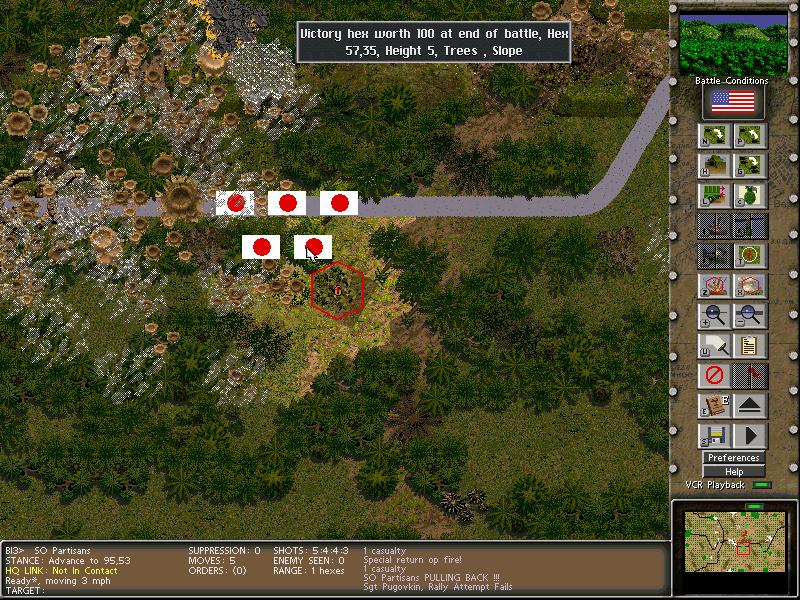Open the encyclopedia book icon (E)

tap(714, 407)
